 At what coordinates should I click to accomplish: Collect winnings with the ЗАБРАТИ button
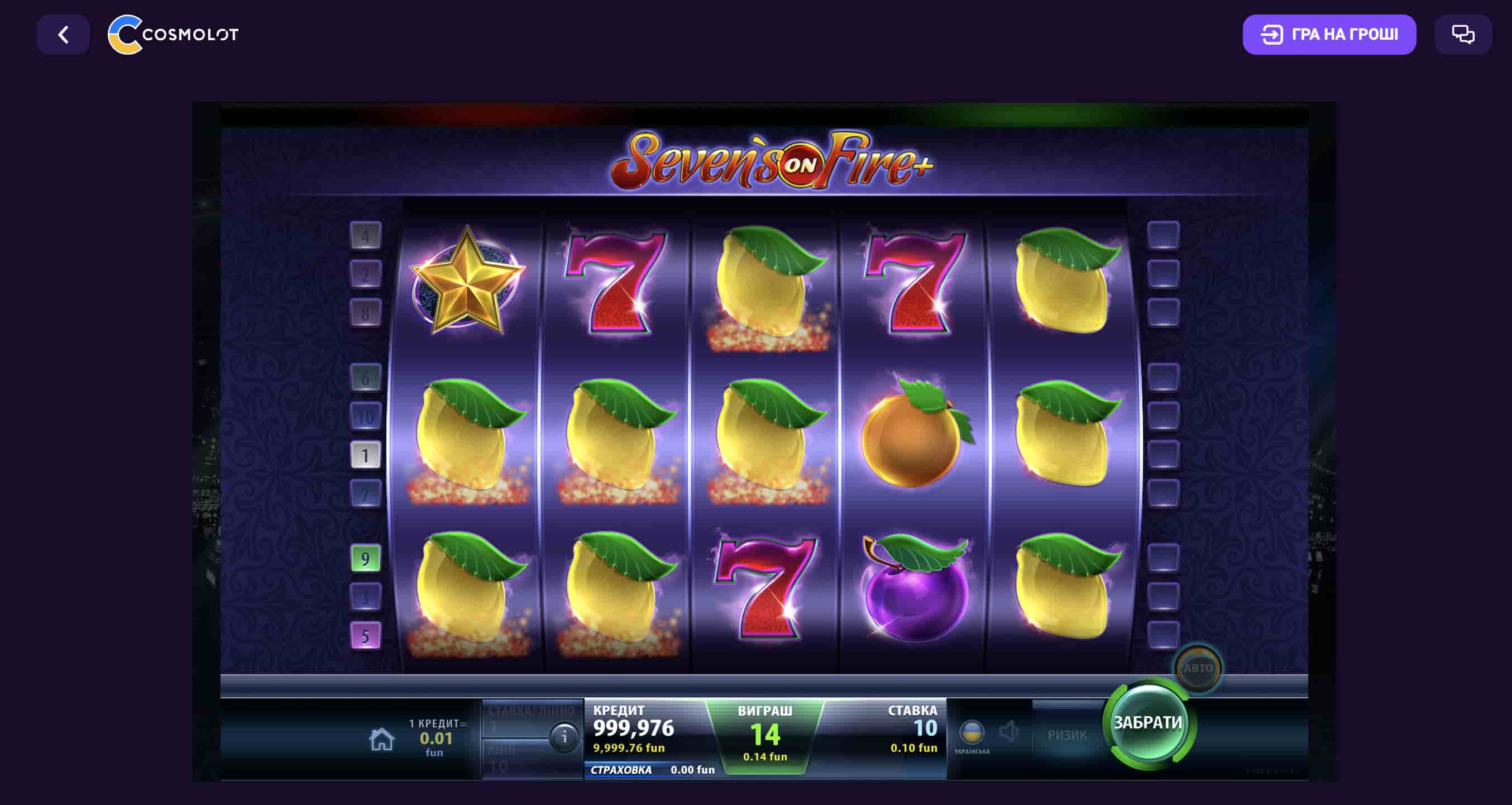[1147, 723]
